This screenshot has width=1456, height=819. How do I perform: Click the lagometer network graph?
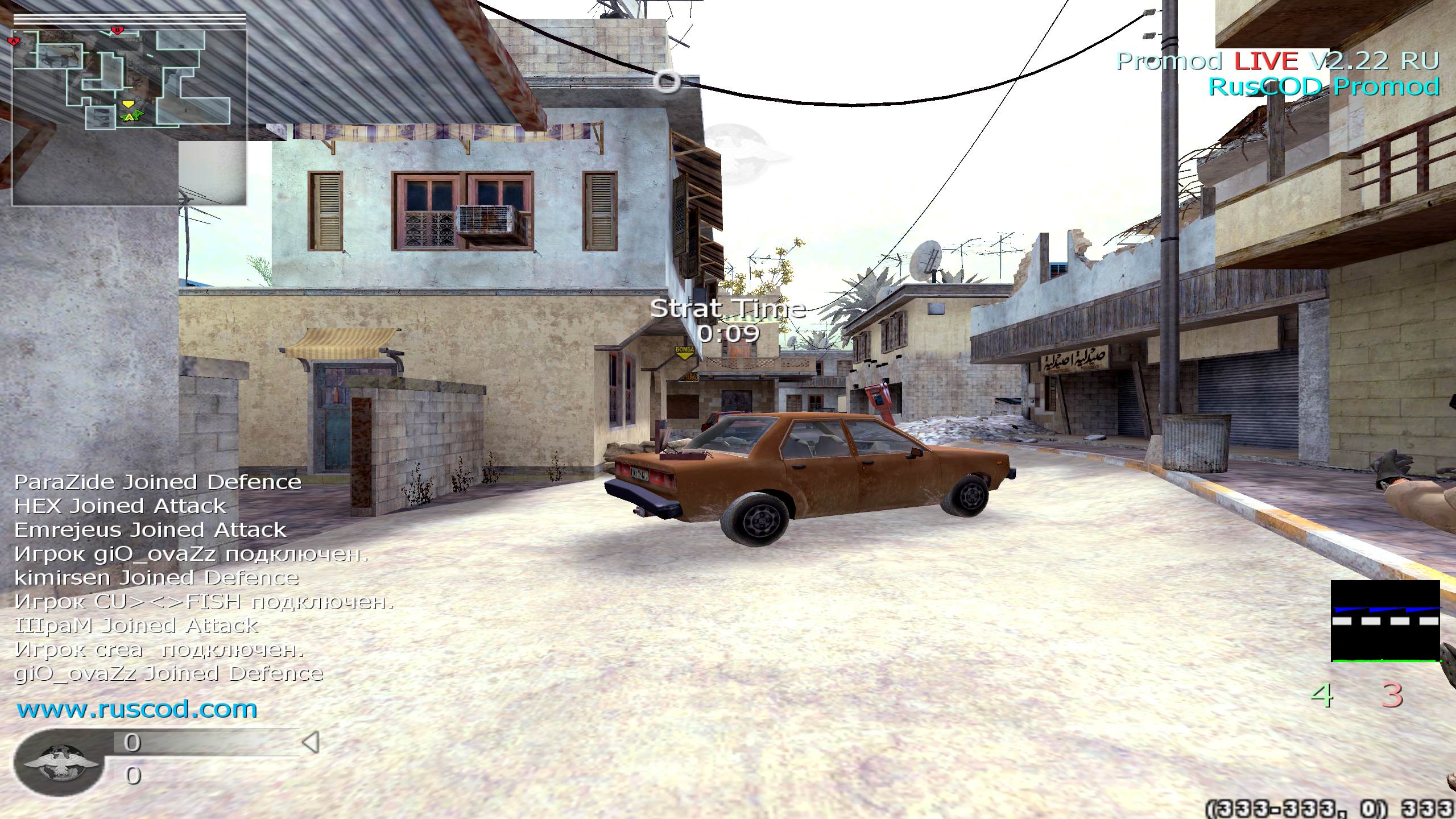click(x=1385, y=621)
